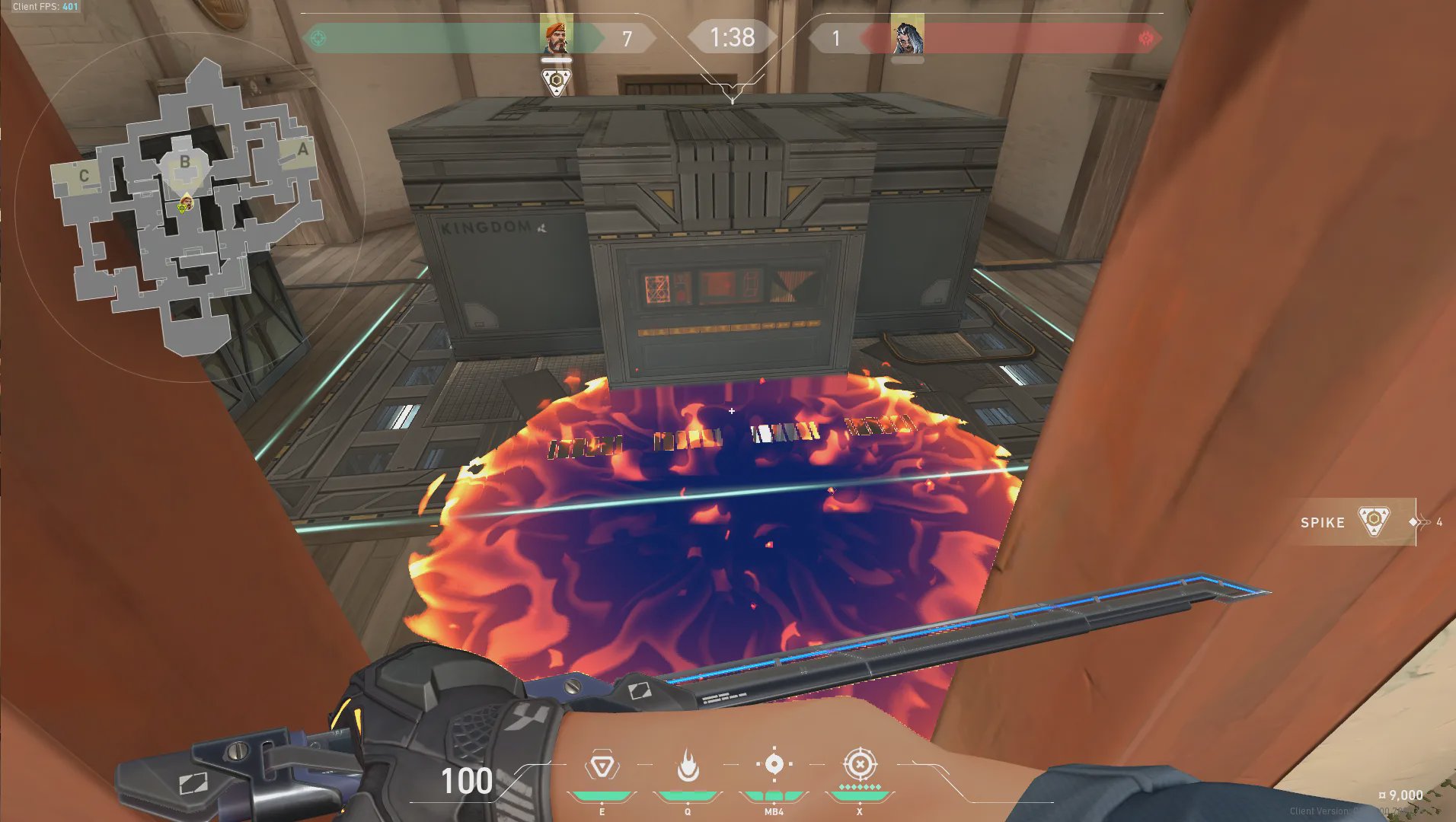
Task: Activate the Orbital Strike ultimate icon
Action: 860,763
